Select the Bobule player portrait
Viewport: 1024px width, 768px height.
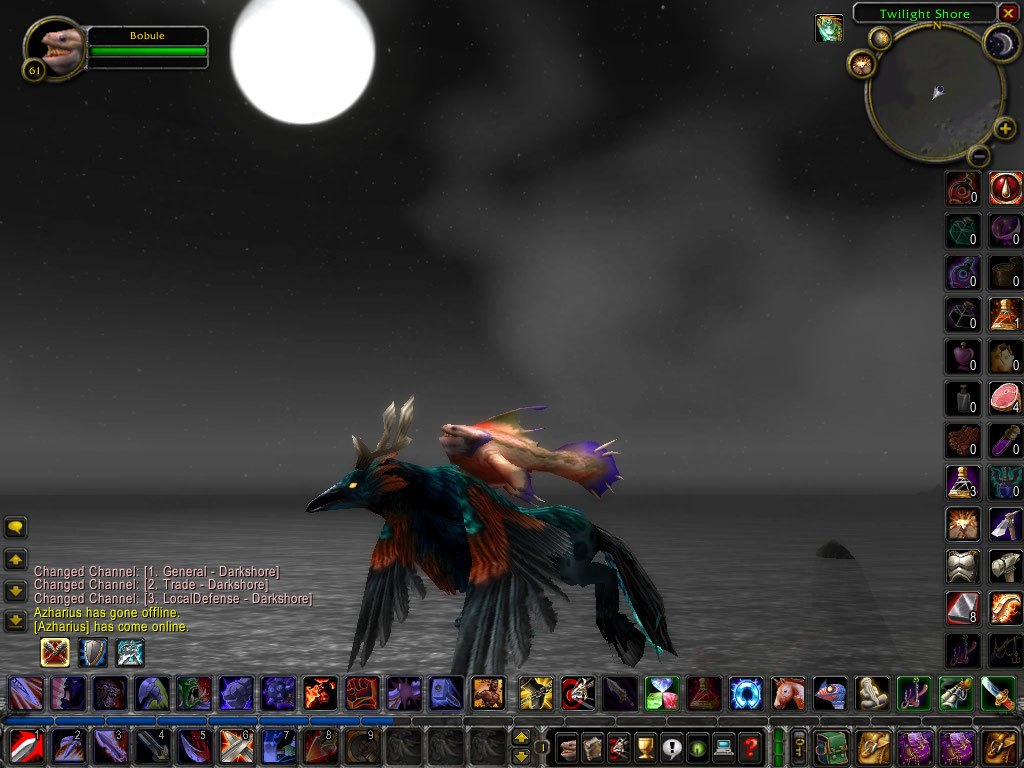[54, 47]
